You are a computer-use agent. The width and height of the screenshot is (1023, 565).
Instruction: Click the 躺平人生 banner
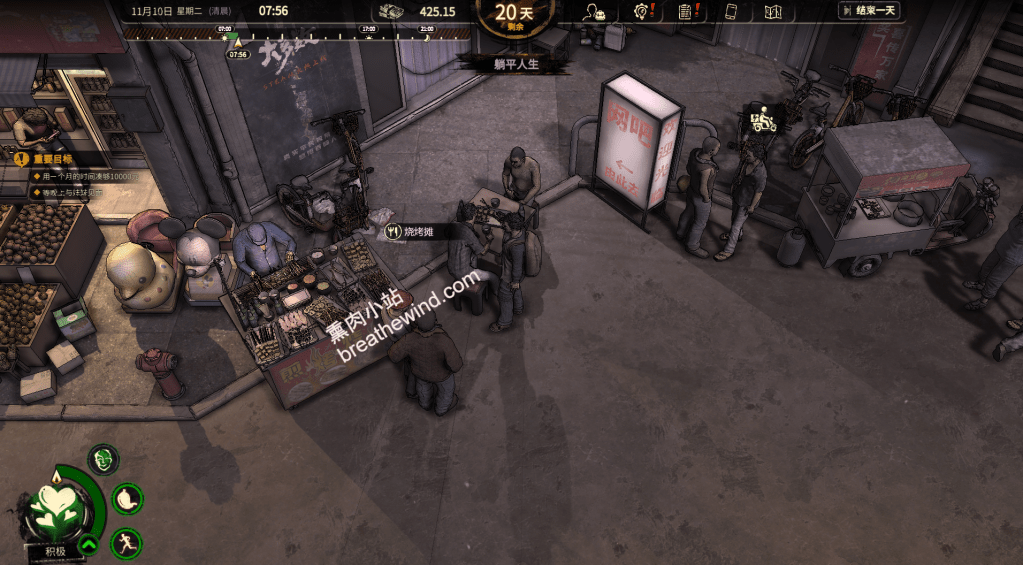516,65
